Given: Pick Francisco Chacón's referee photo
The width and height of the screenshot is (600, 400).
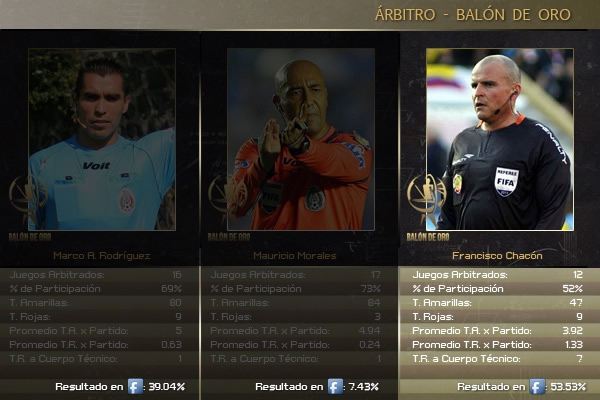Looking at the screenshot, I should point(499,140).
